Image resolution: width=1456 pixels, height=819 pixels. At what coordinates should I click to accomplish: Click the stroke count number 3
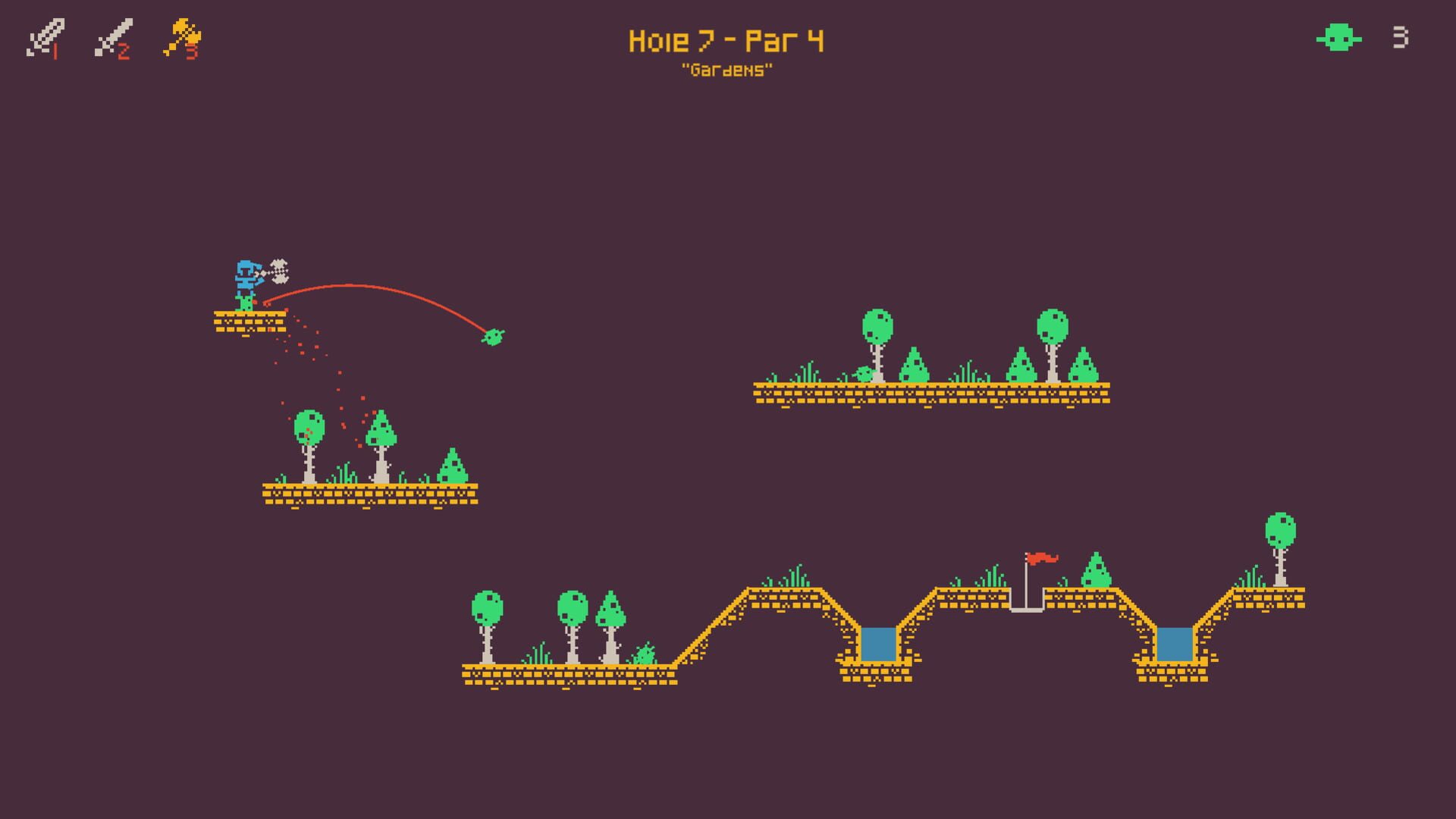click(x=1399, y=36)
